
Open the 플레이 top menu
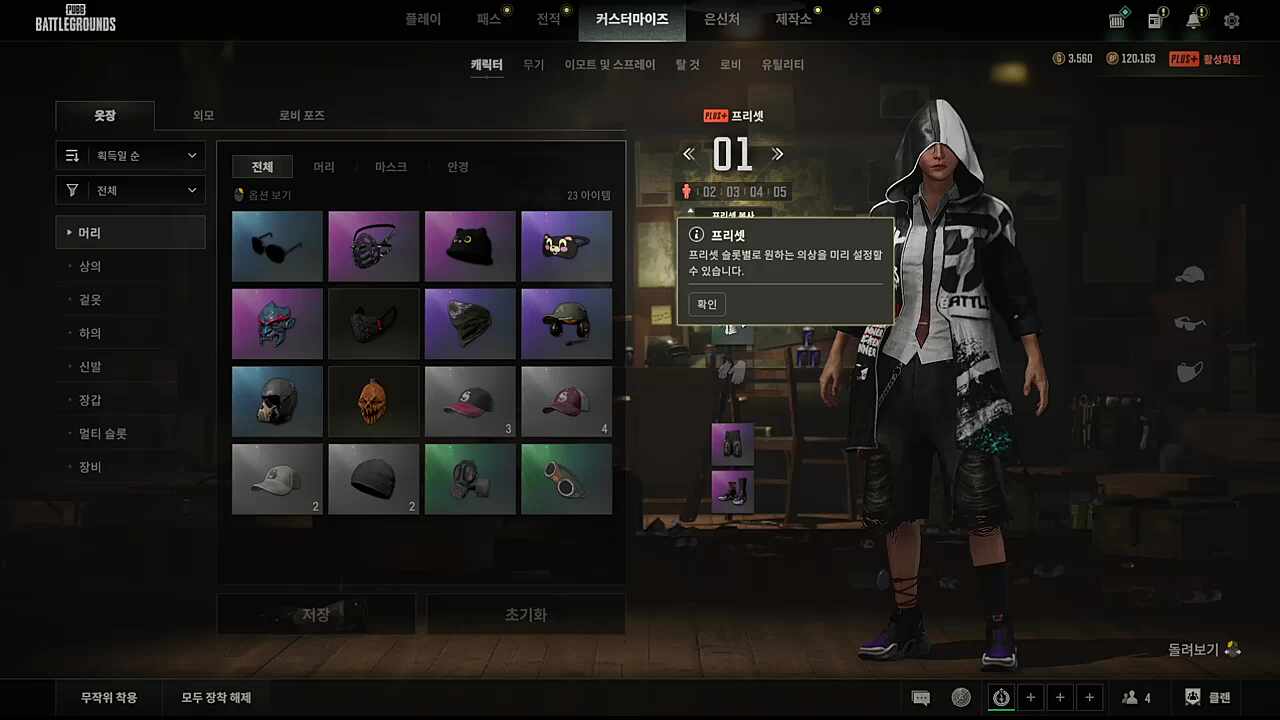tap(423, 19)
